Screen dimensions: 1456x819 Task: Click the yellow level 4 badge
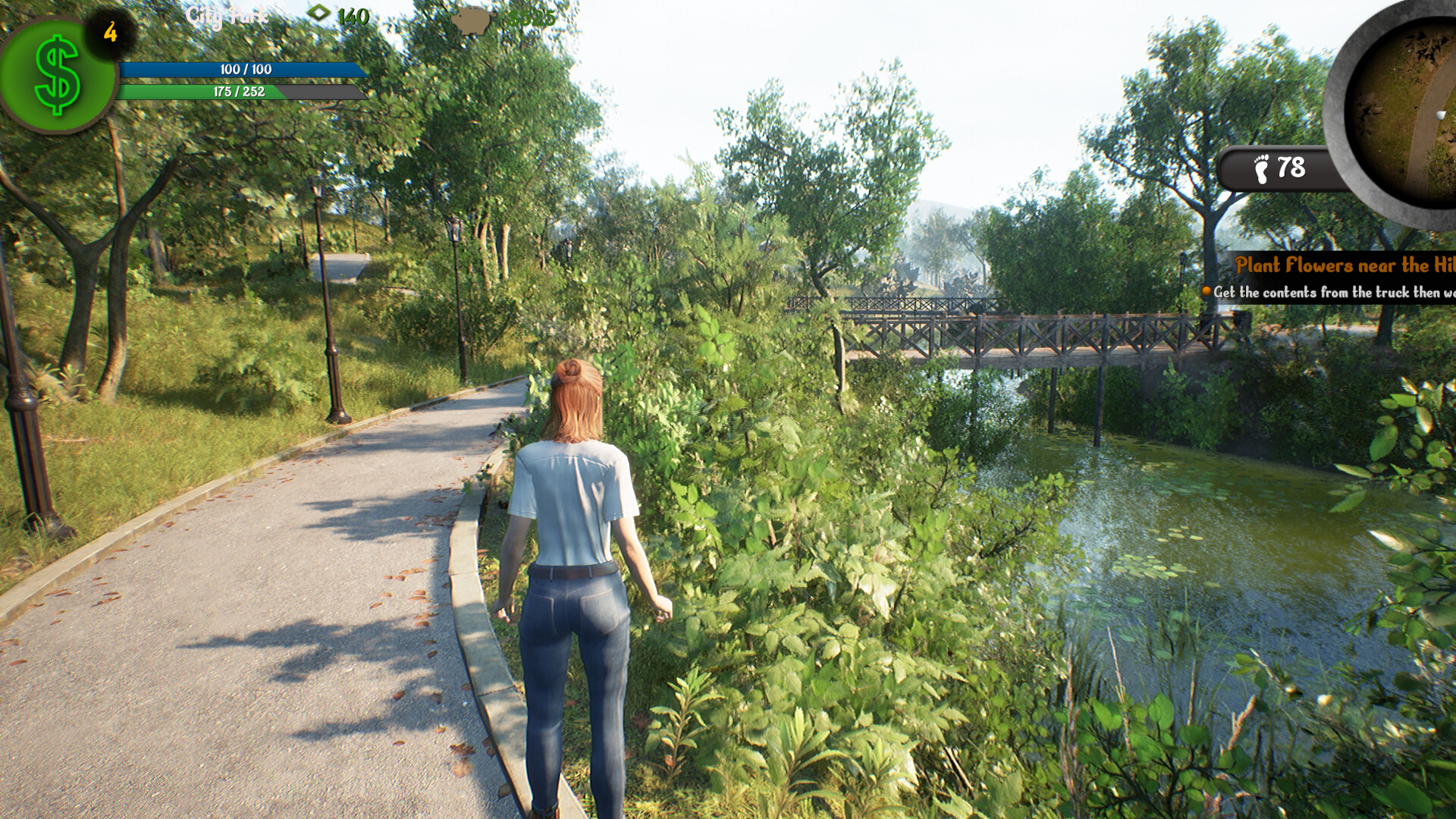coord(109,29)
